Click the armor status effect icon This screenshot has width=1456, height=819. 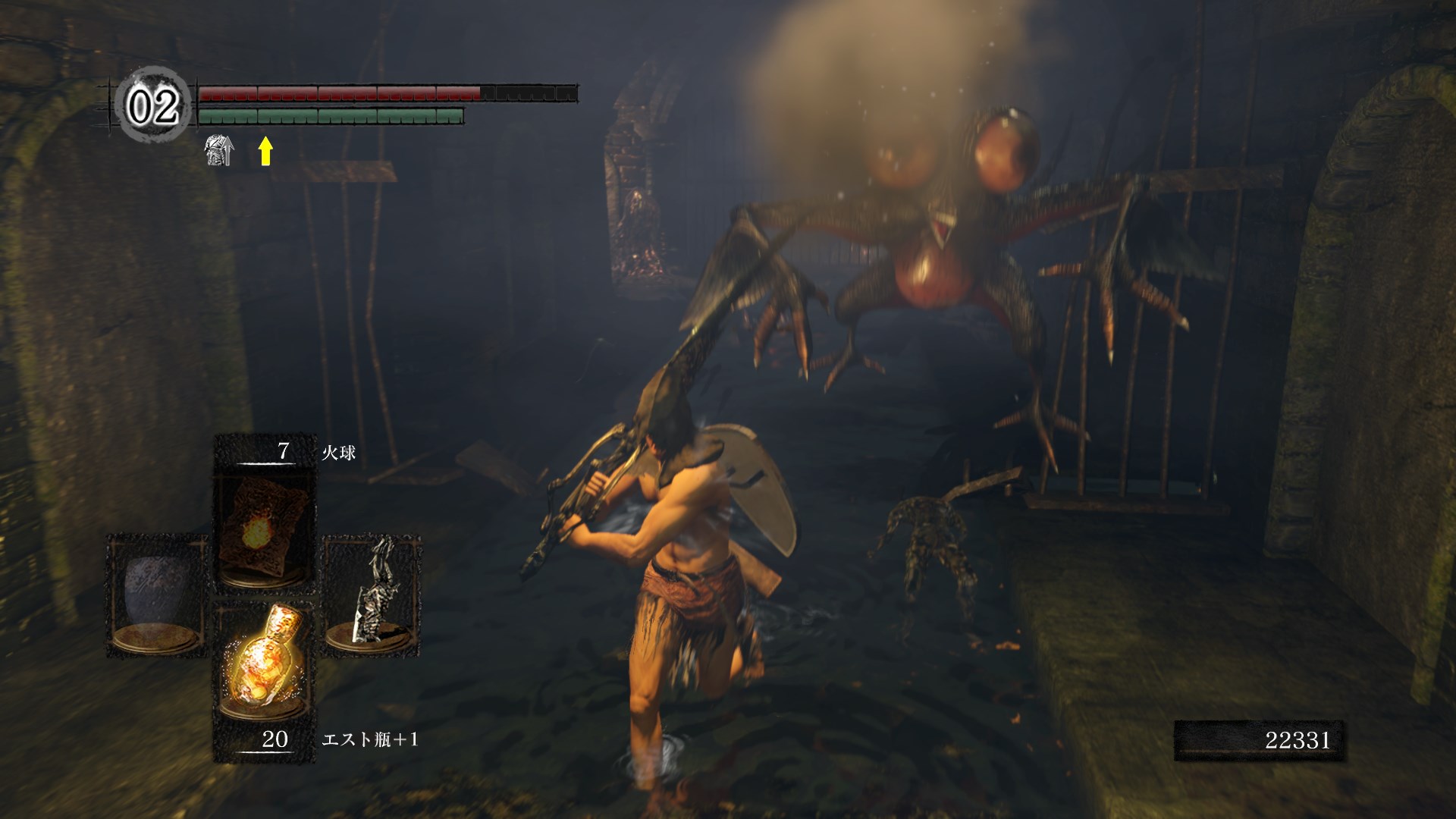click(x=219, y=150)
